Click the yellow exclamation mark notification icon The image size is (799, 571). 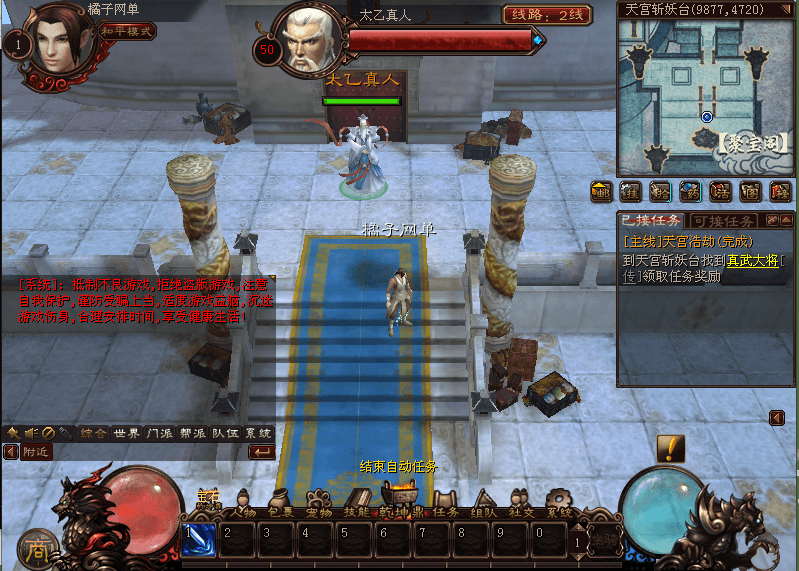coord(670,448)
